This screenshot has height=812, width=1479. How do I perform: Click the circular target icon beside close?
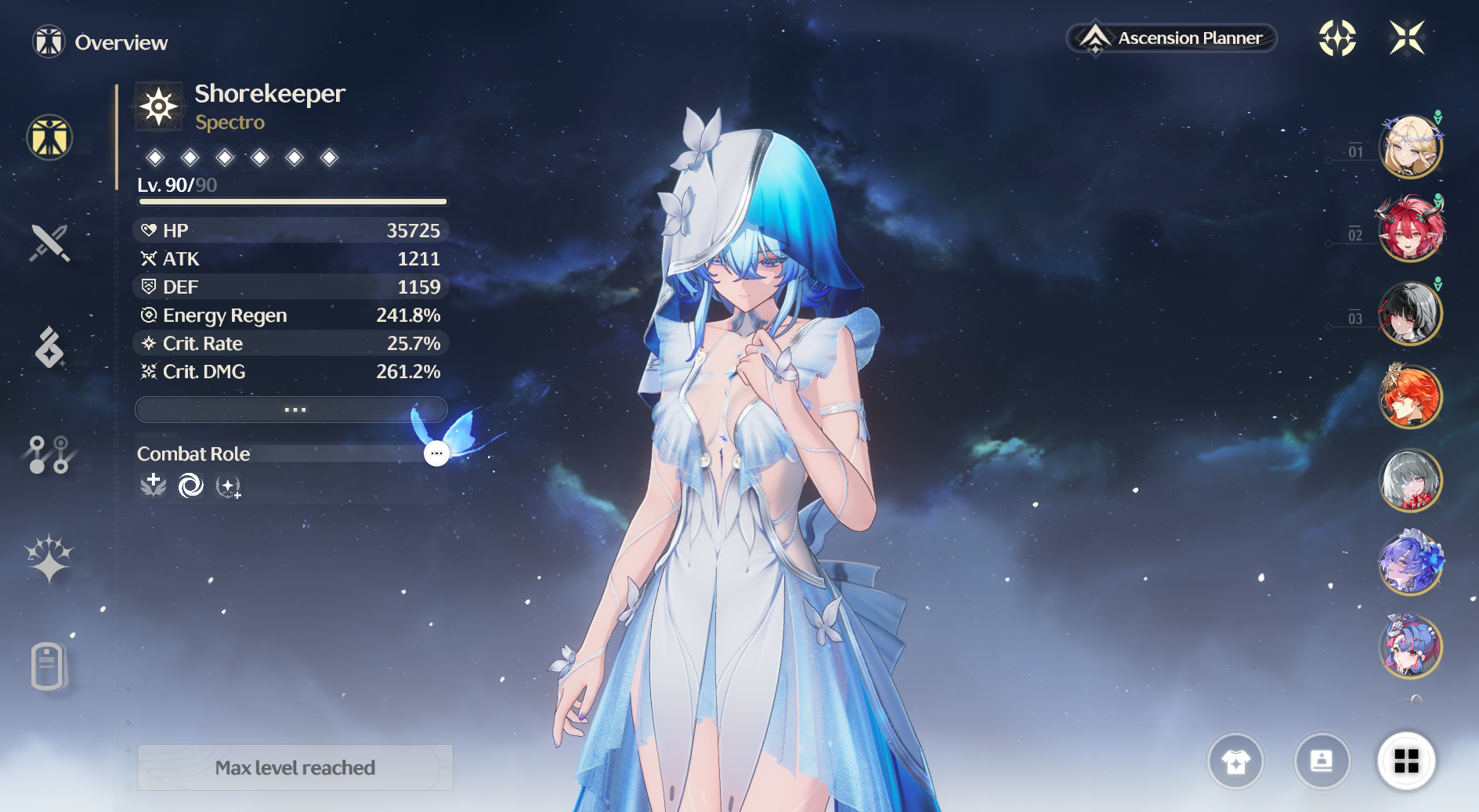(x=1337, y=38)
